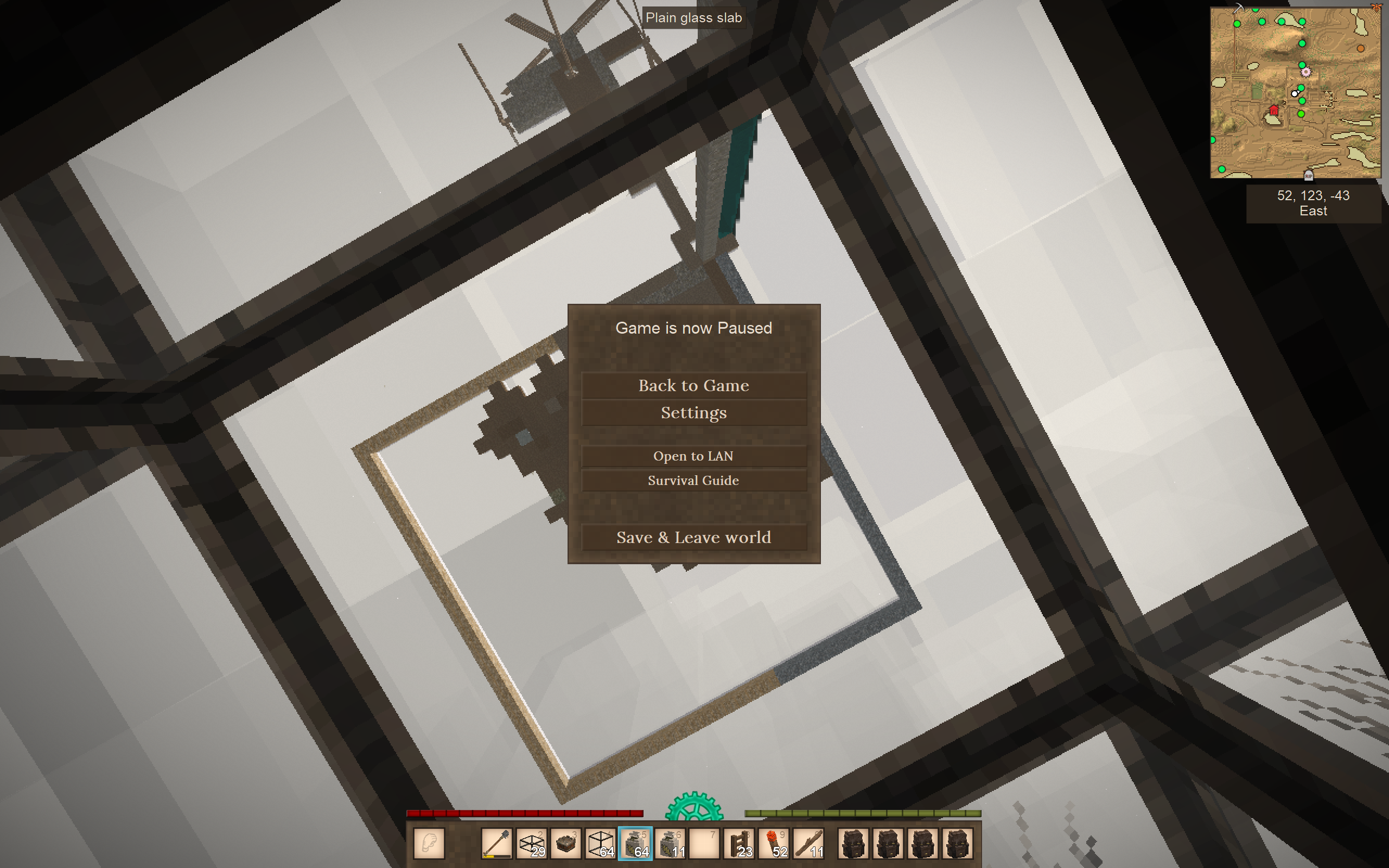Select the shovel hotbar slot
This screenshot has height=868, width=1389.
click(496, 843)
